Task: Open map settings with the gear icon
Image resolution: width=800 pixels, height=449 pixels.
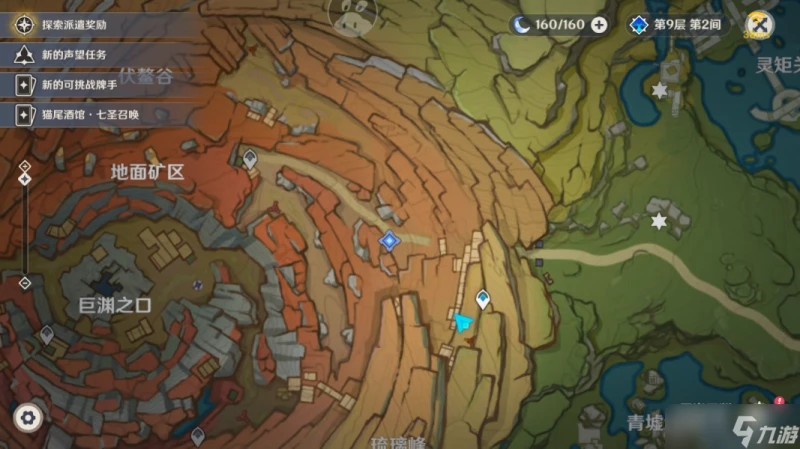Action: click(x=28, y=416)
